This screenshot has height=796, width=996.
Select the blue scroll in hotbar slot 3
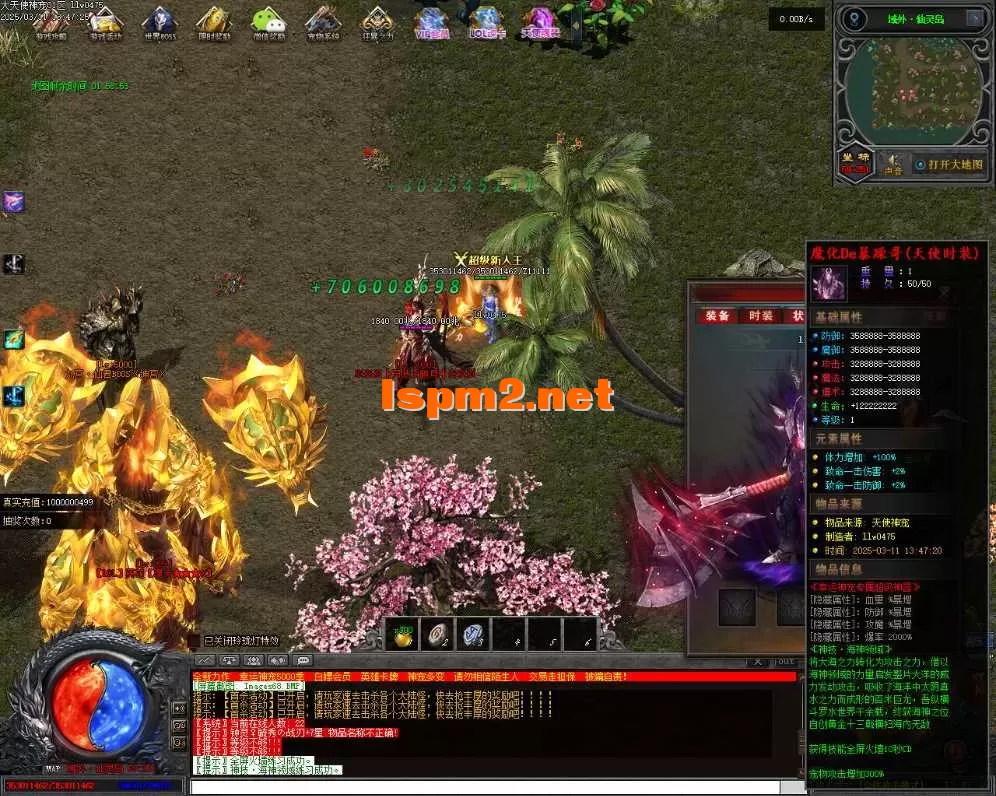coord(476,633)
